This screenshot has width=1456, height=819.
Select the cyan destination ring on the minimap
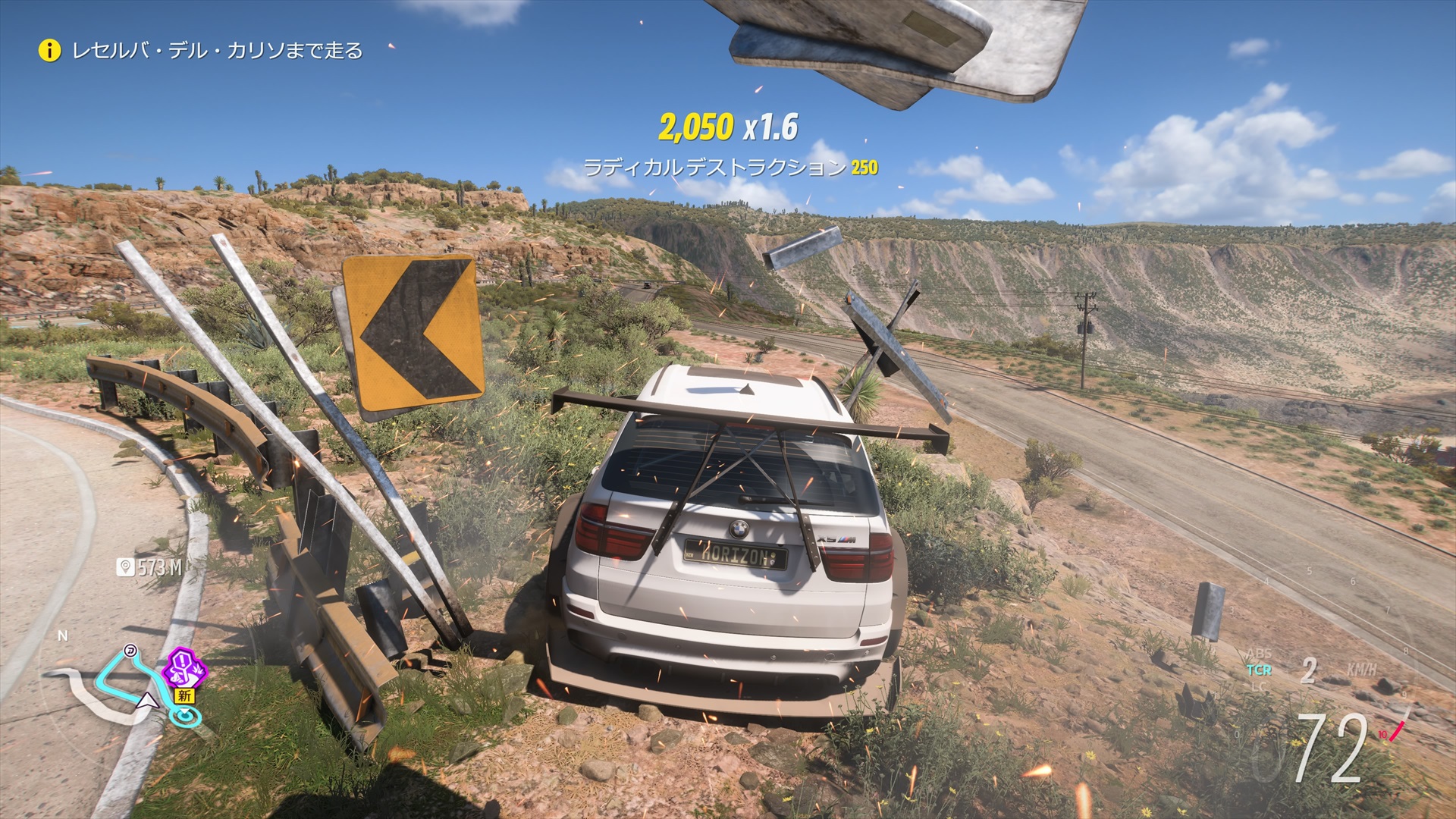184,715
